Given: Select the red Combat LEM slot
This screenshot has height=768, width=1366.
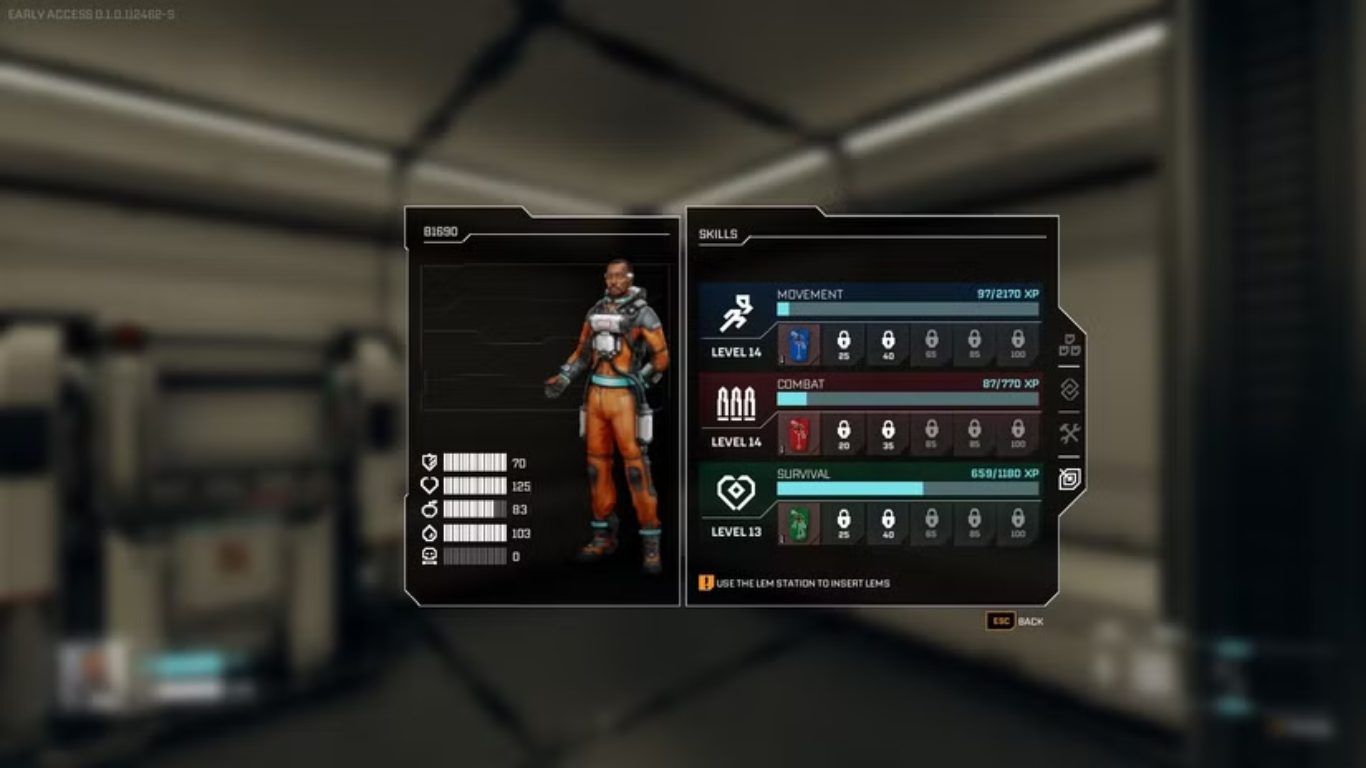Looking at the screenshot, I should point(799,434).
